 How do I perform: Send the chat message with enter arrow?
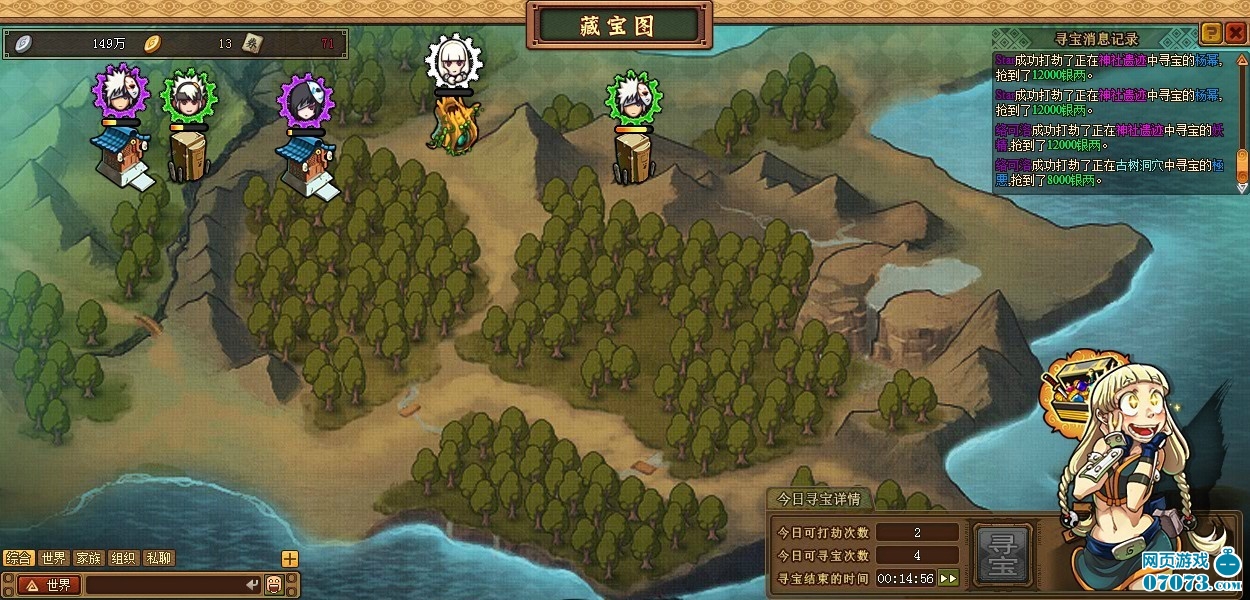(253, 585)
